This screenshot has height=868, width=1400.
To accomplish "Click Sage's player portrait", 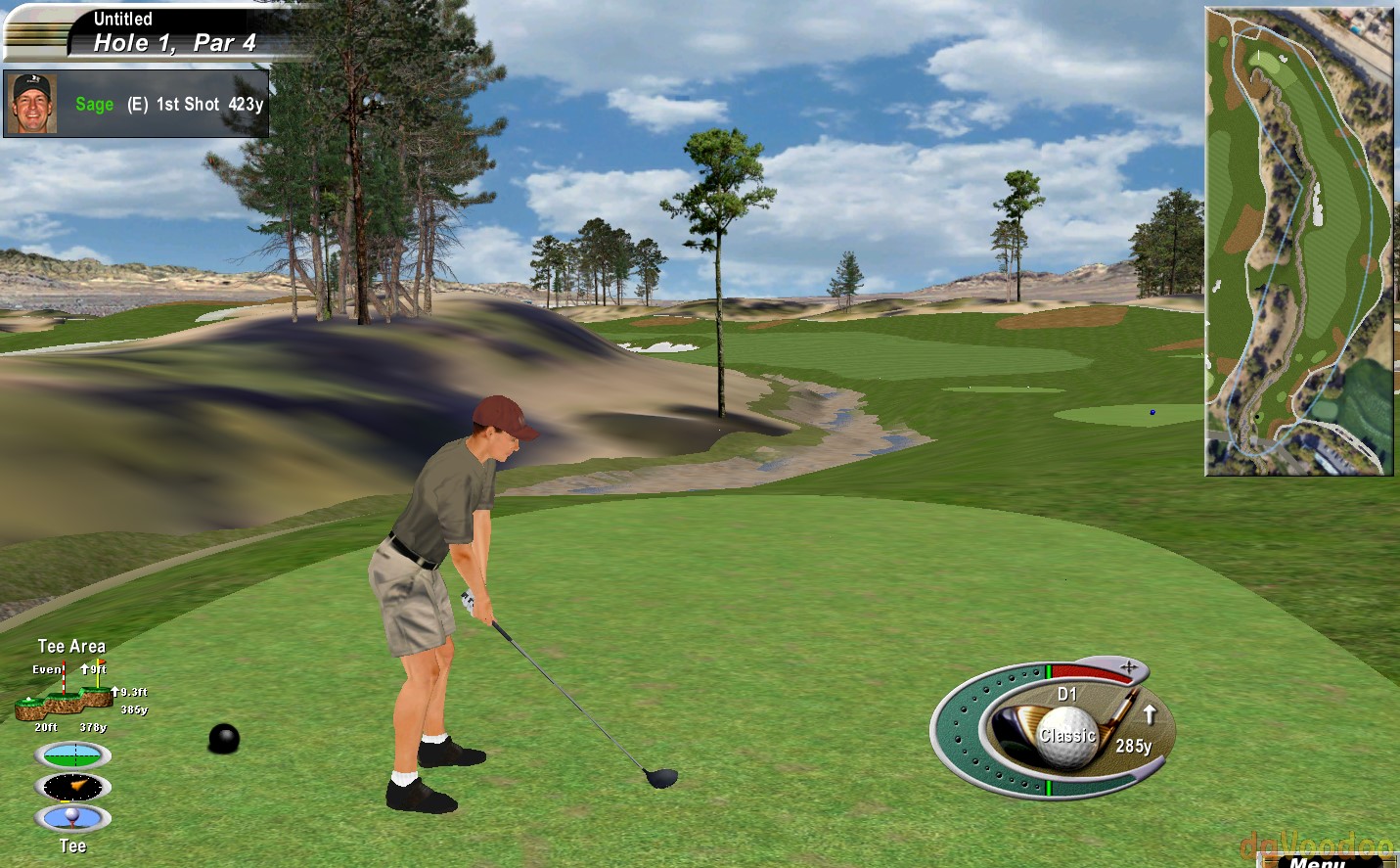I will coord(31,103).
